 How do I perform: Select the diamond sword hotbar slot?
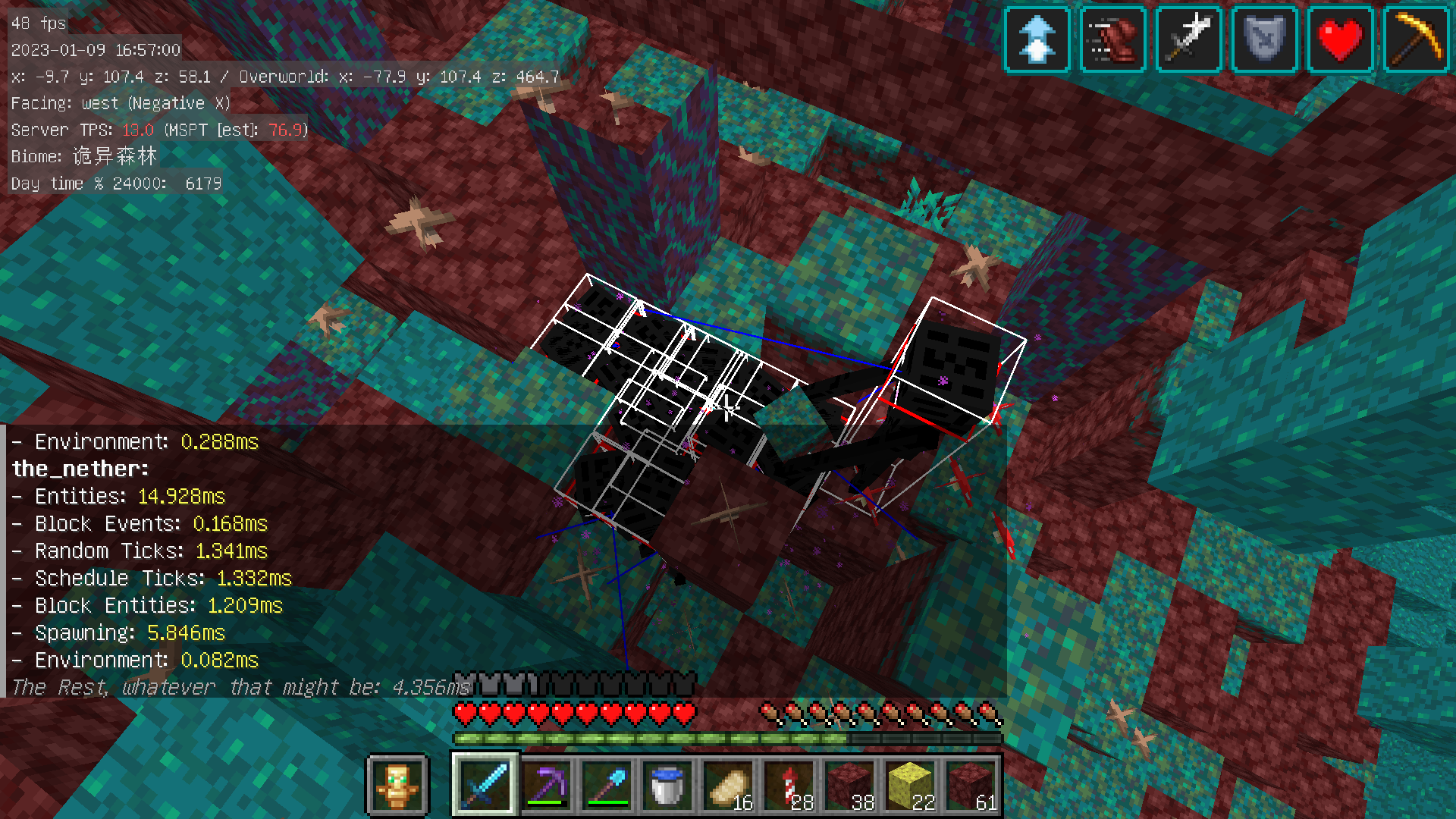point(485,785)
